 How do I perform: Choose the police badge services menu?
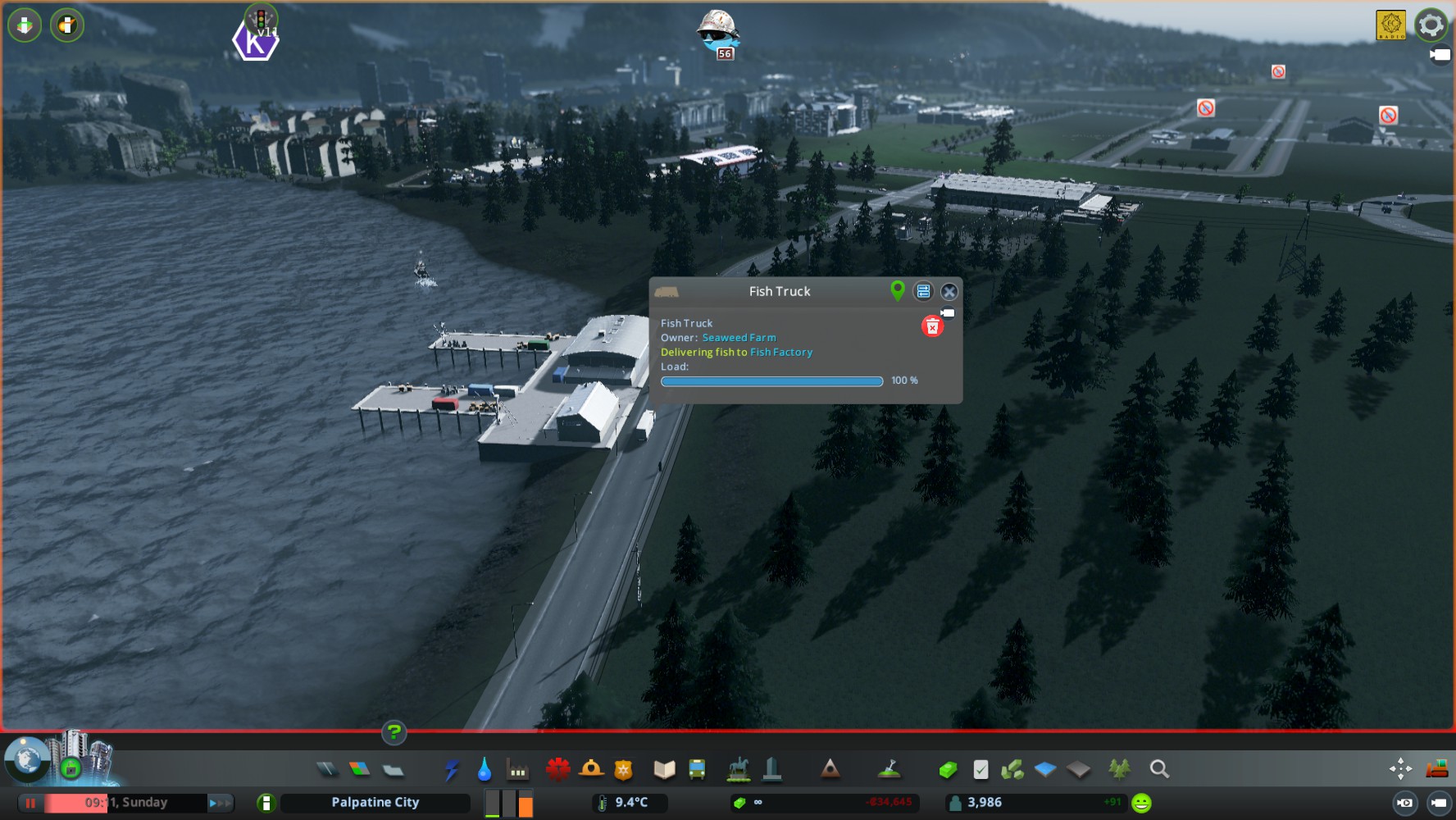(624, 769)
